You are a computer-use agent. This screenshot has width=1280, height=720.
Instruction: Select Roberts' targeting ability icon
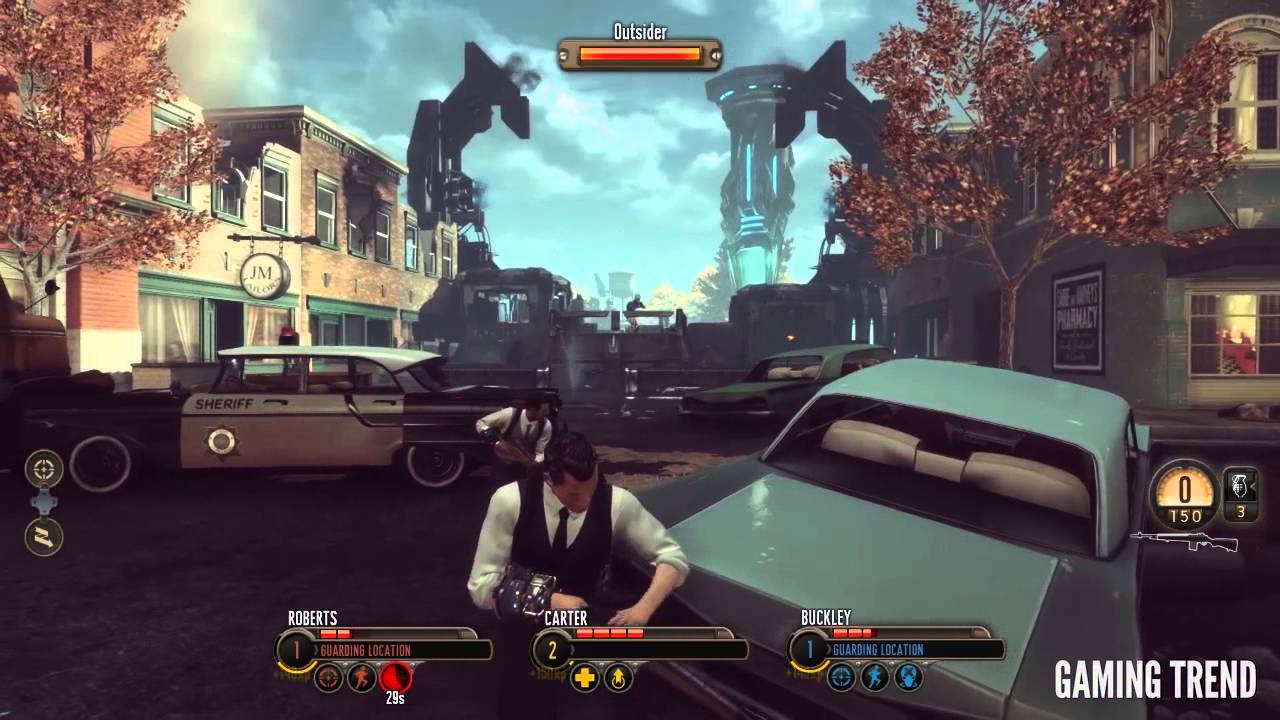point(329,680)
